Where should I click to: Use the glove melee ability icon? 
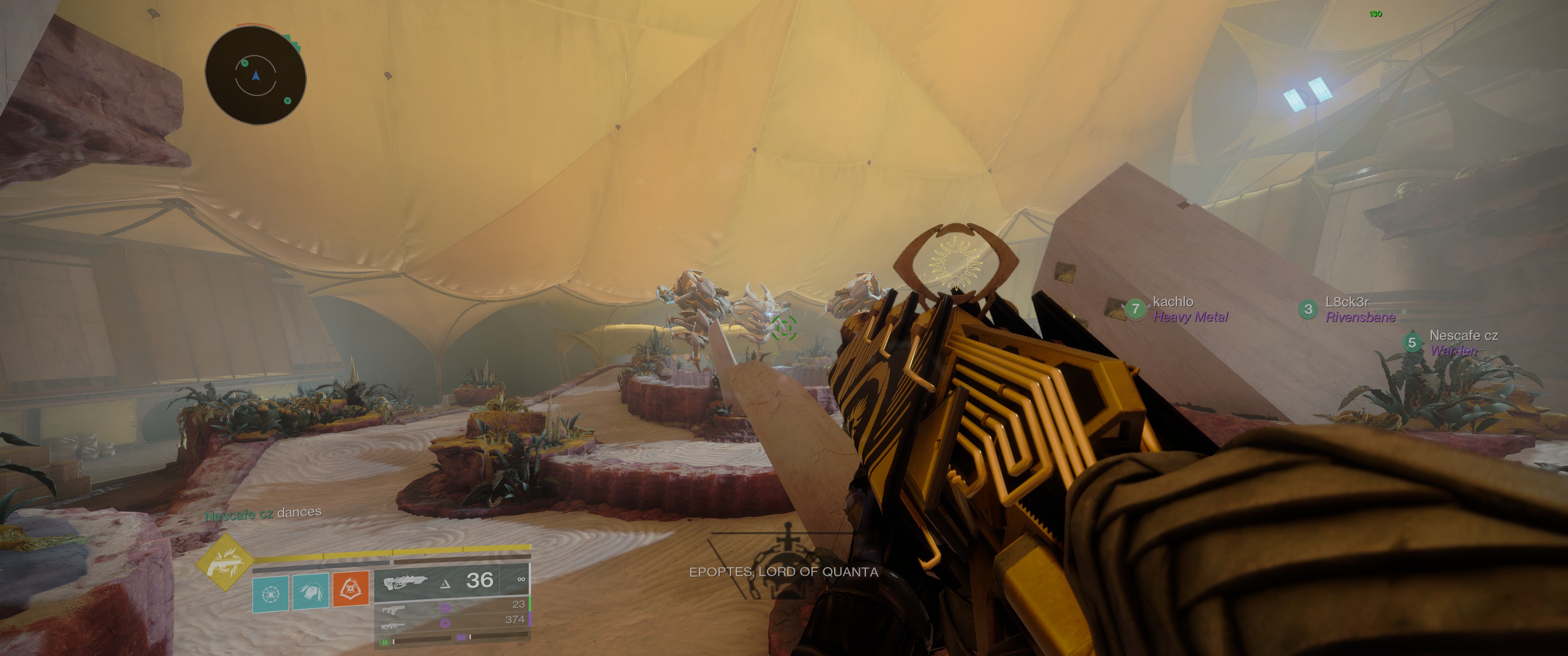pos(310,591)
